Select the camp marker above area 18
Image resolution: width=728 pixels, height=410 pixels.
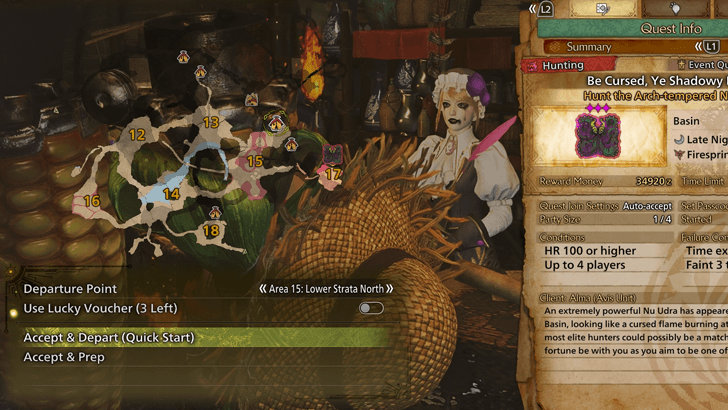point(215,212)
